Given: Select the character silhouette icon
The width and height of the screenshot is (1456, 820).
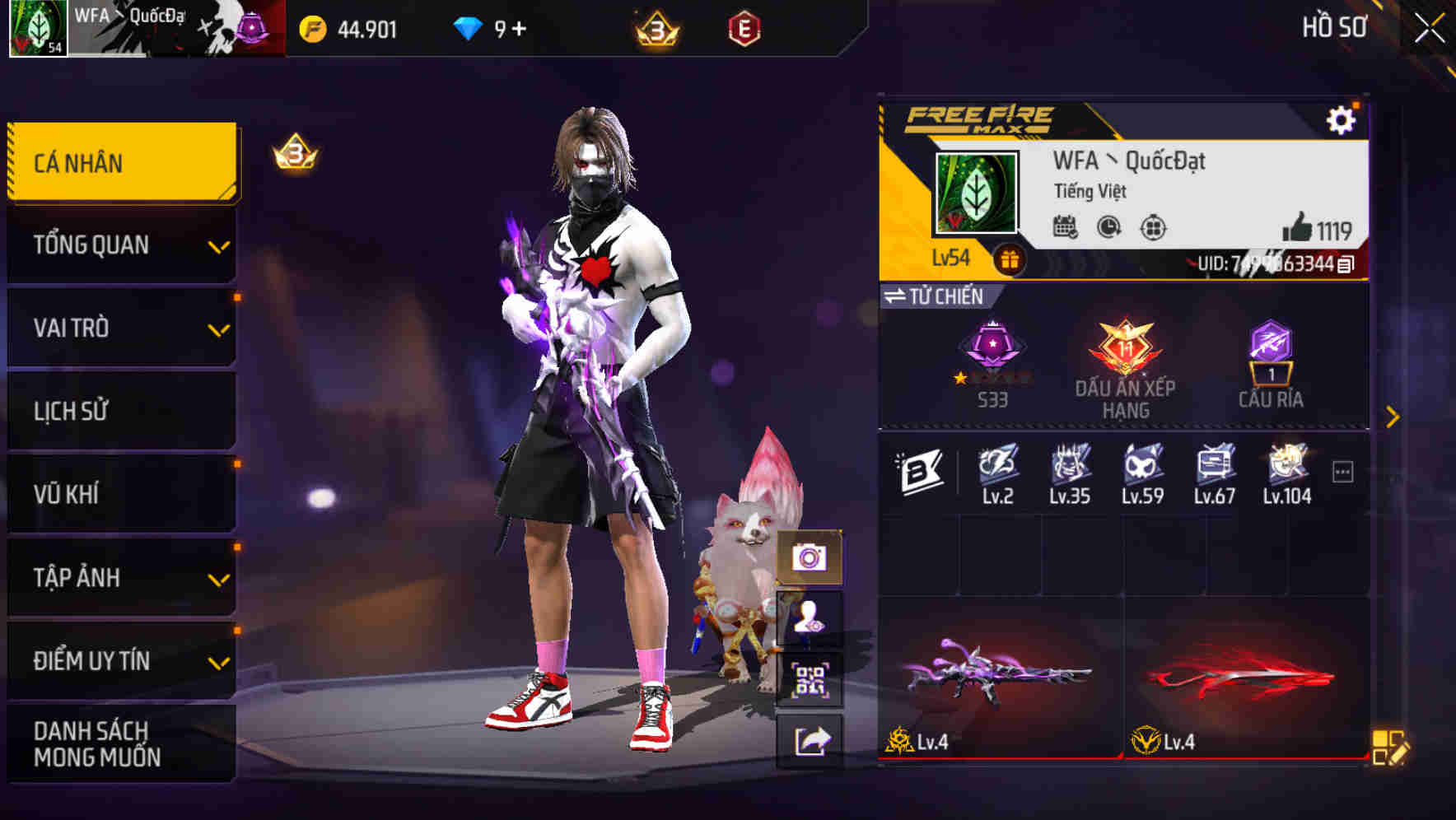Looking at the screenshot, I should tap(810, 616).
